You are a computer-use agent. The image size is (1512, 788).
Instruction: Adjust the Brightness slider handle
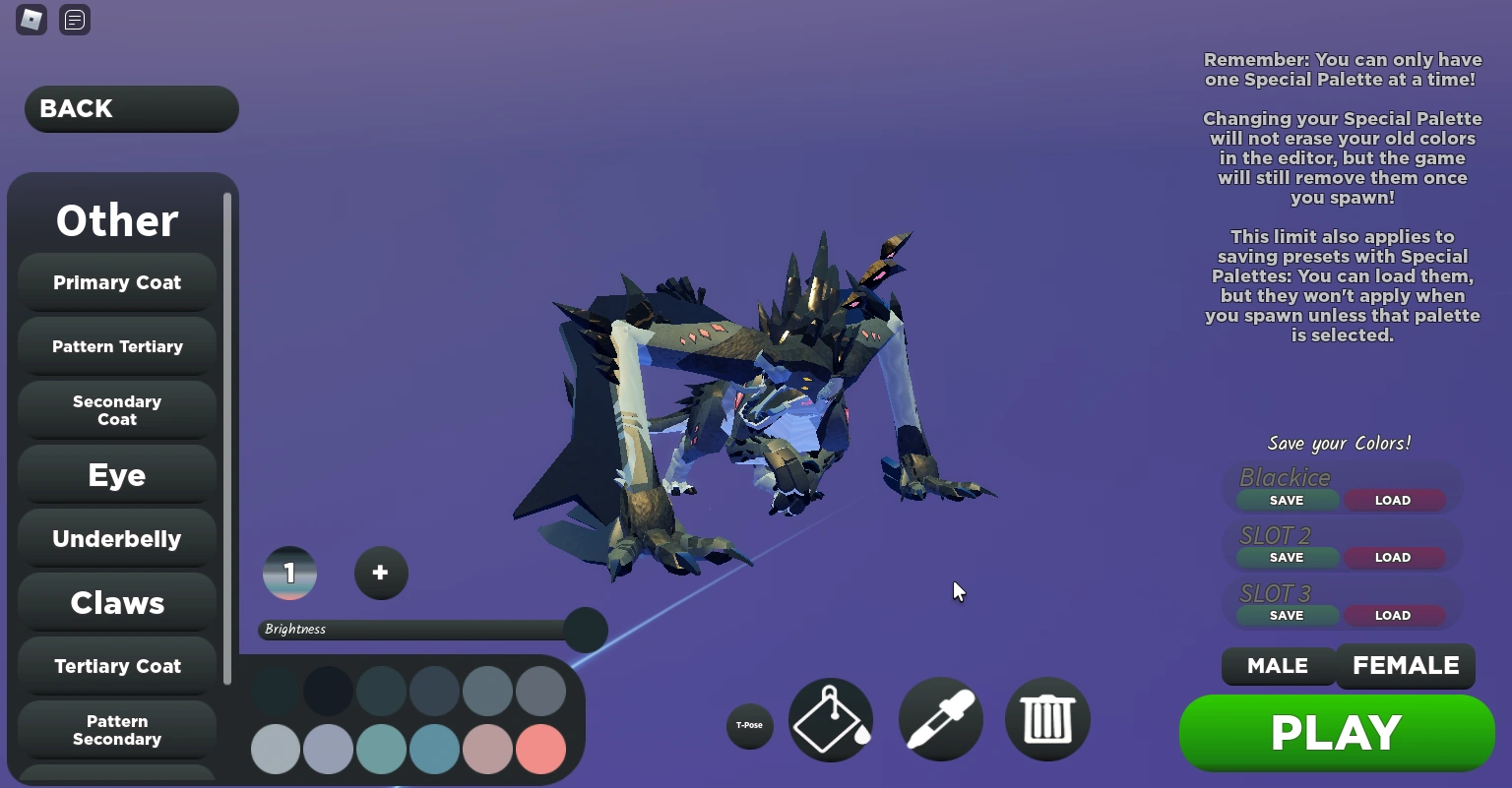[585, 630]
